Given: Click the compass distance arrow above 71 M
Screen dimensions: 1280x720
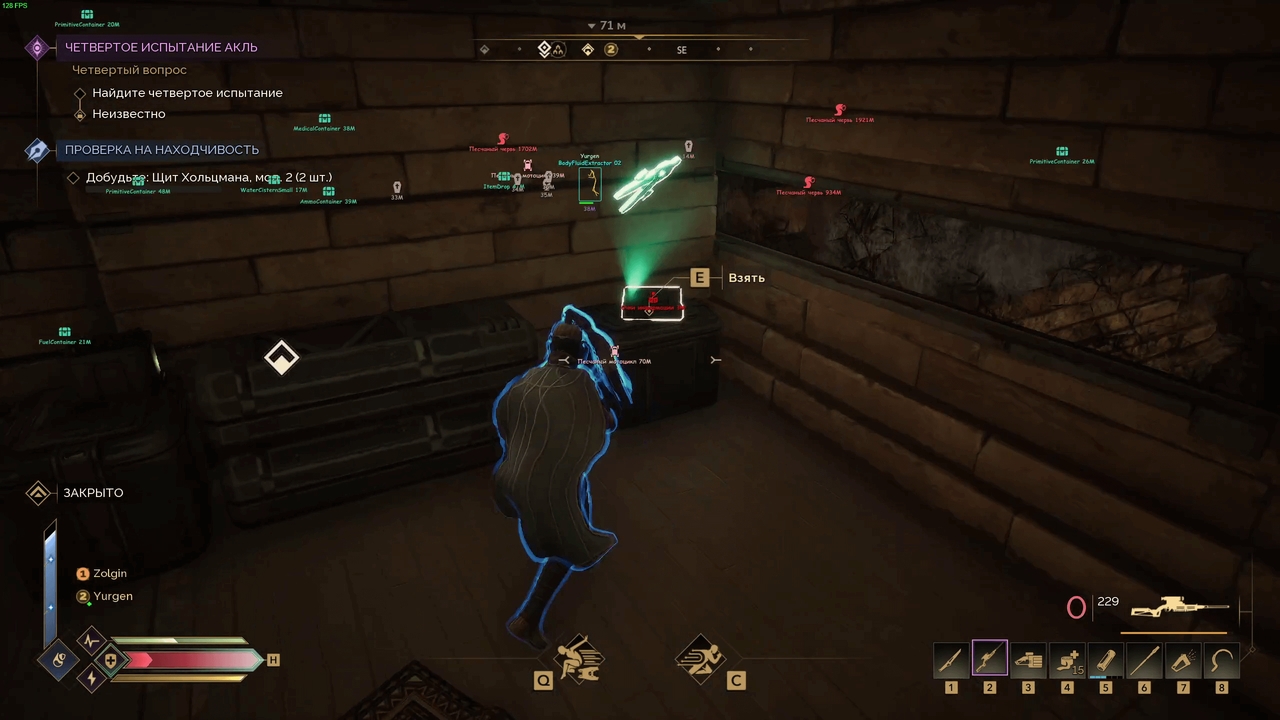Looking at the screenshot, I should (x=592, y=25).
